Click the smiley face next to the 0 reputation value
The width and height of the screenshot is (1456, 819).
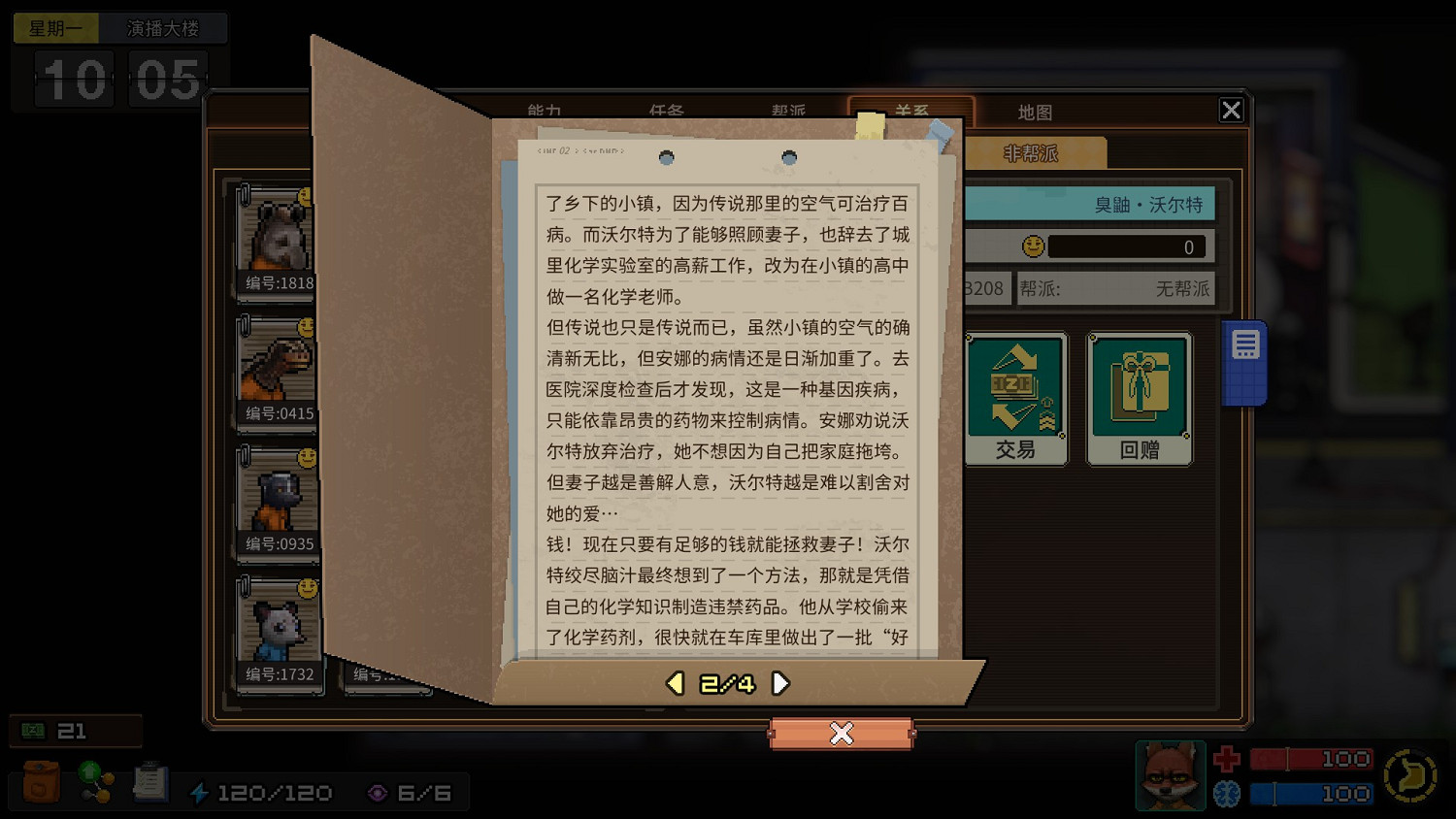(x=1033, y=246)
